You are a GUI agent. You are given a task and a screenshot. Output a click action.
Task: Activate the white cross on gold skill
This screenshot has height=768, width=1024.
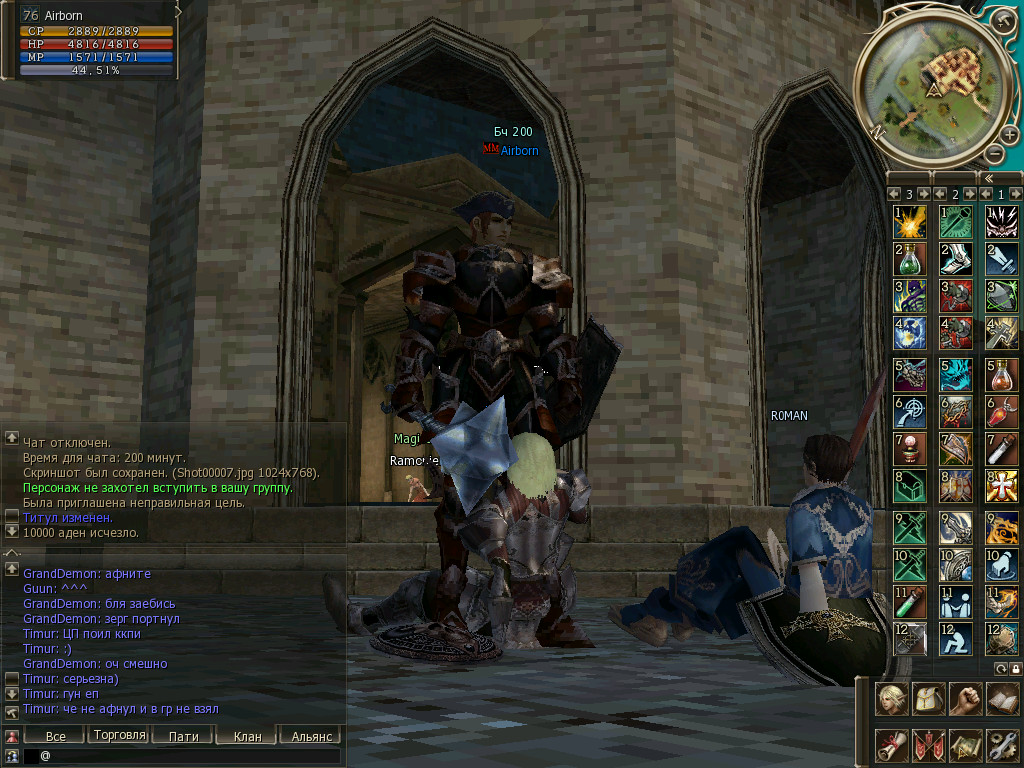[x=1002, y=486]
